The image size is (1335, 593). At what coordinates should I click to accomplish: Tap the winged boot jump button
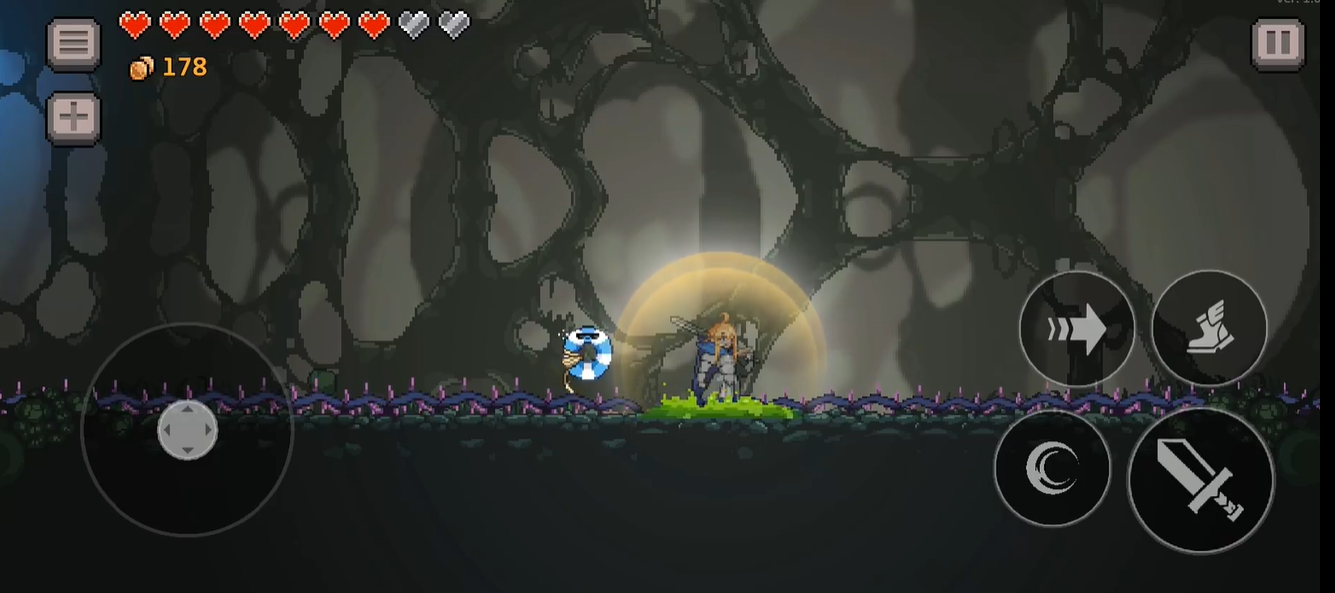(x=1209, y=328)
